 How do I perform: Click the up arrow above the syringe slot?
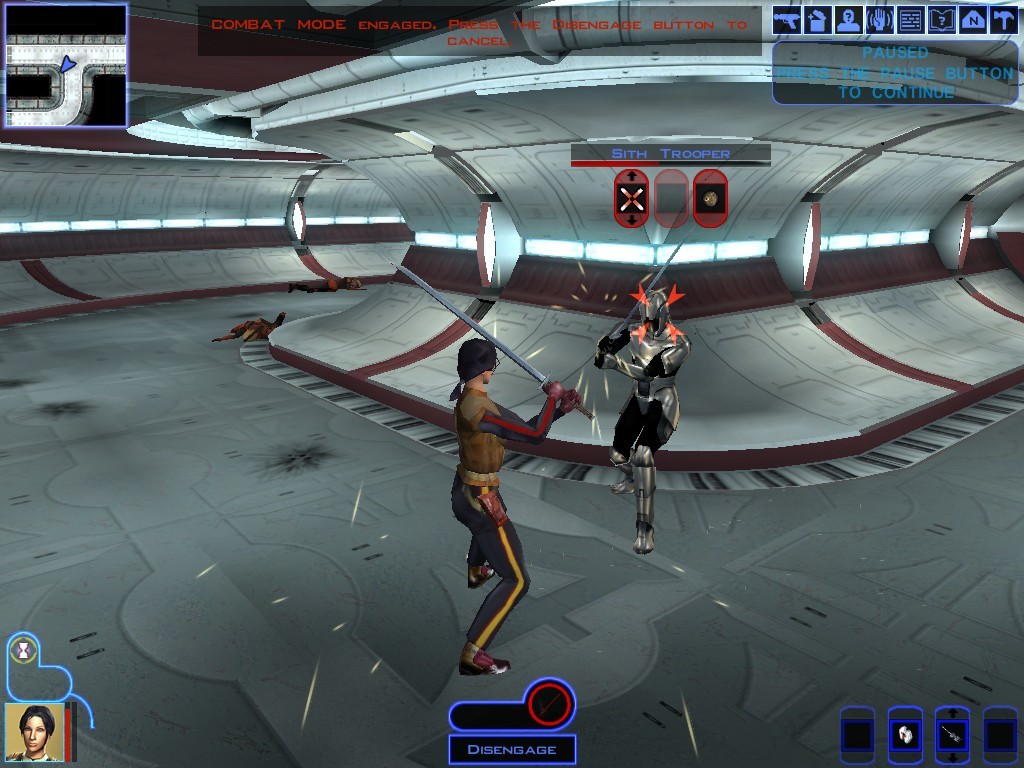(x=951, y=714)
